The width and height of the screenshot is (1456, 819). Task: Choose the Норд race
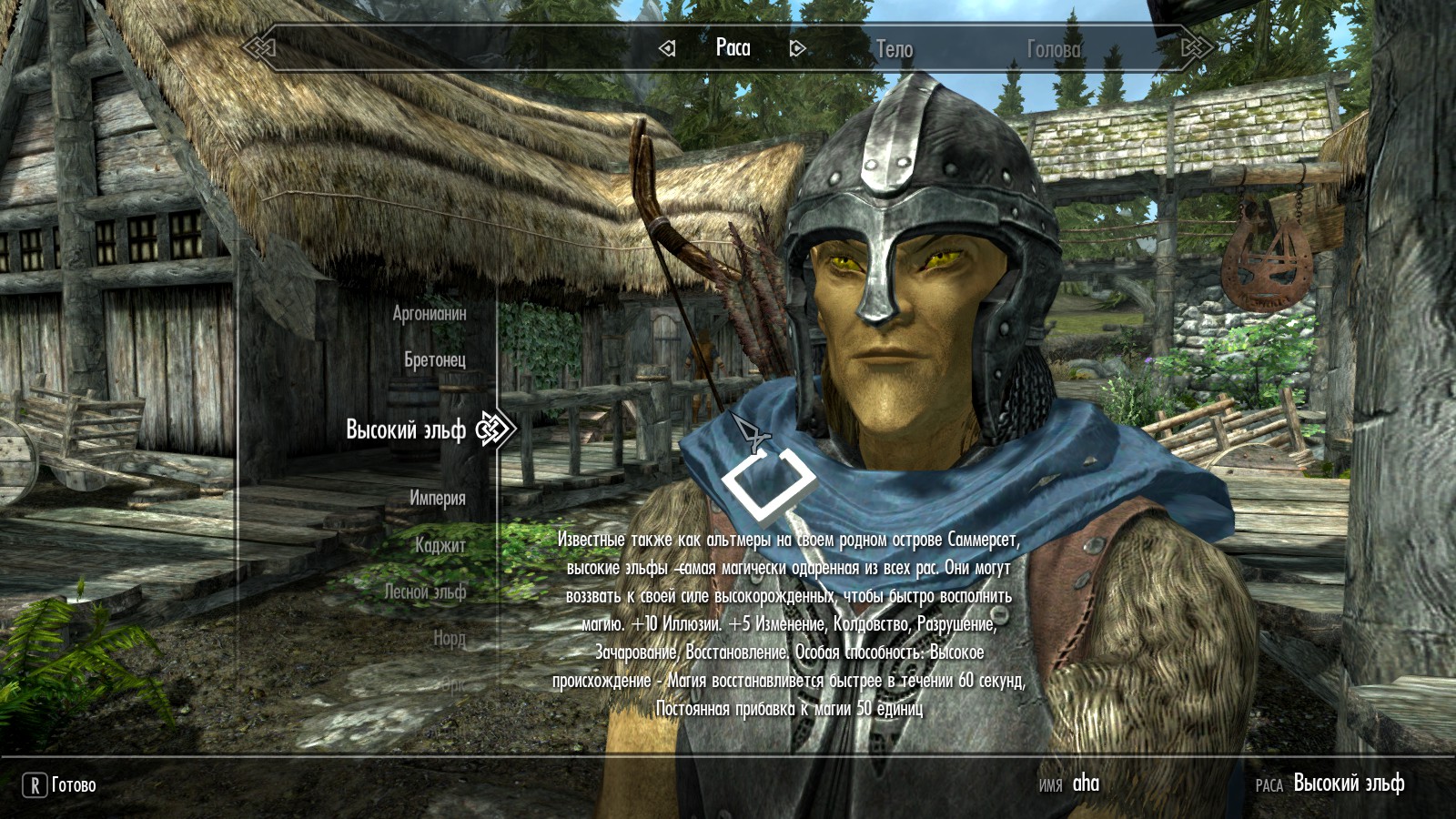click(x=450, y=638)
